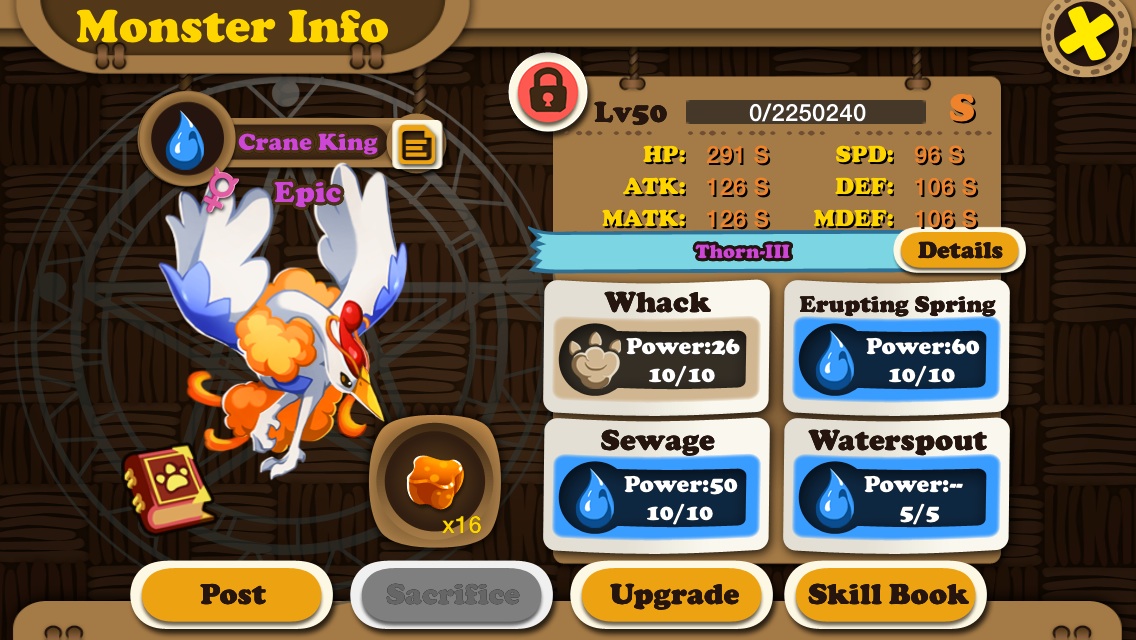Viewport: 1136px width, 640px height.
Task: Open the red paw-print book
Action: (x=167, y=488)
